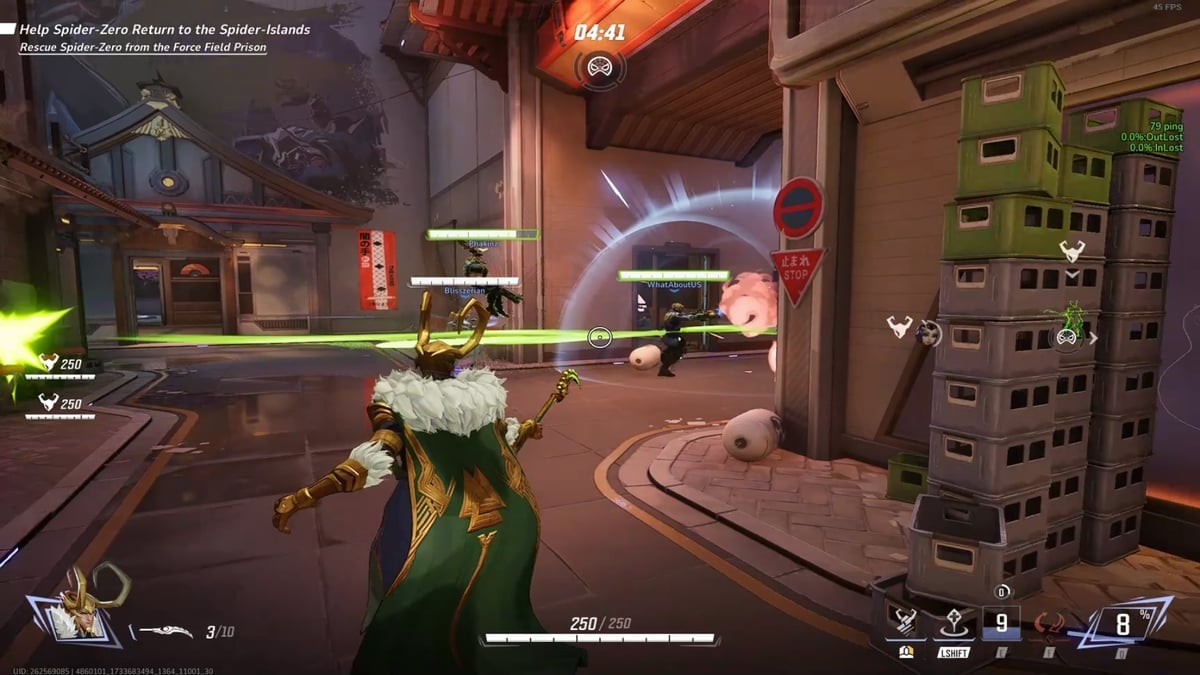Click the scepter weapon icon

(x=165, y=632)
